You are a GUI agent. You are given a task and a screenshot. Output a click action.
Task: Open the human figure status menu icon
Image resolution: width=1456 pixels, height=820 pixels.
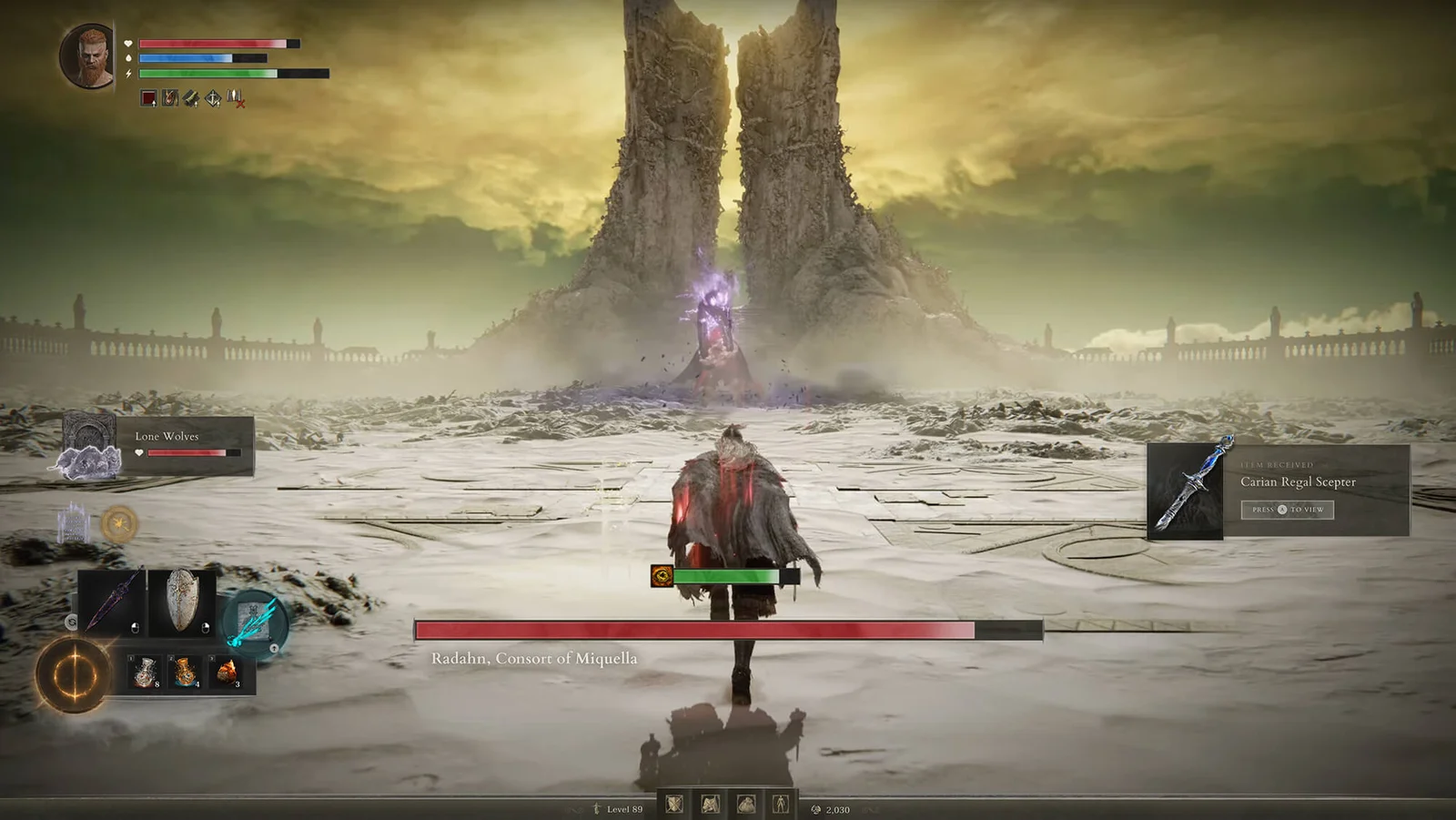781,804
